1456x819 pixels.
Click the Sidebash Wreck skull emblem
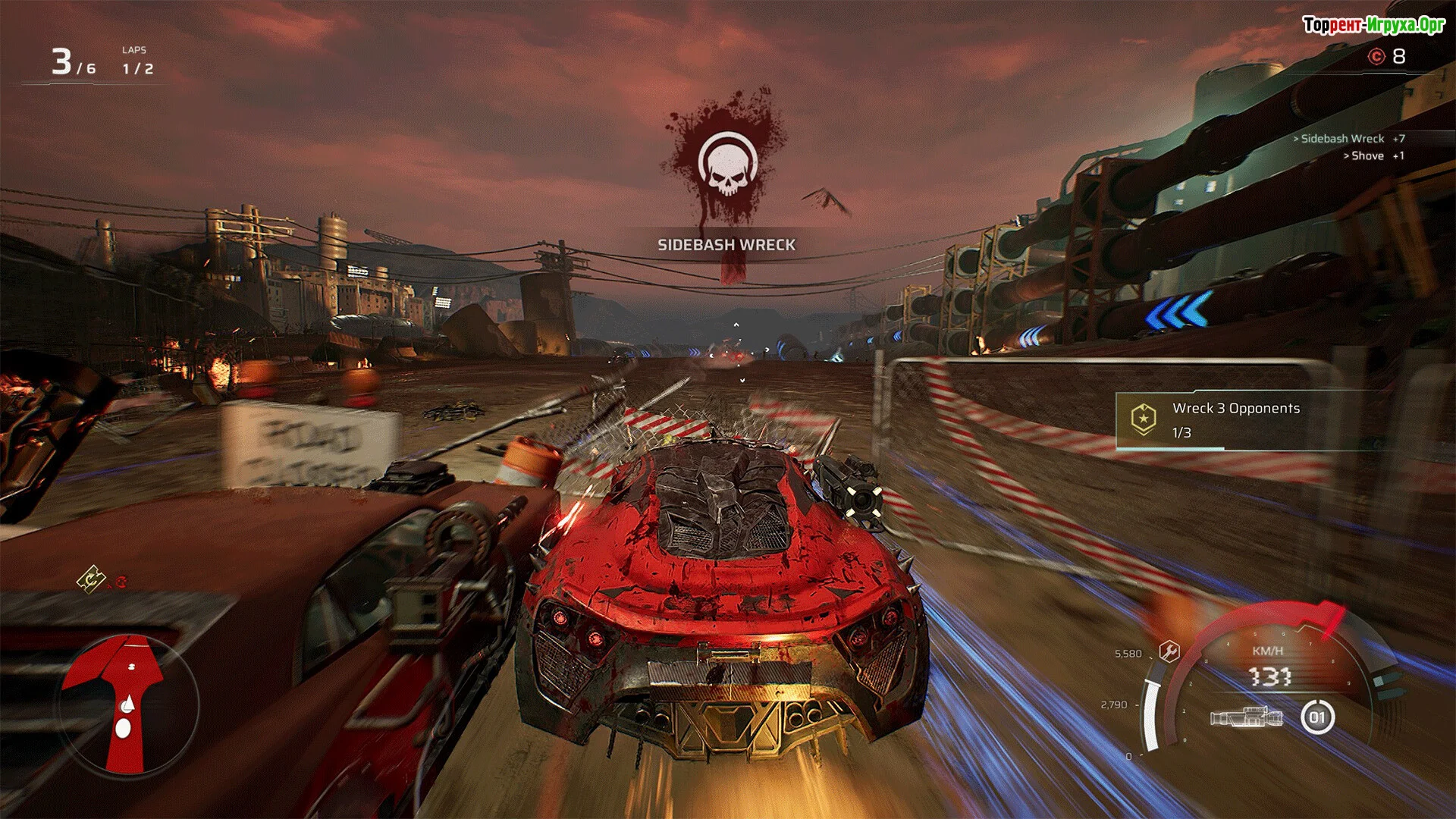[x=727, y=165]
